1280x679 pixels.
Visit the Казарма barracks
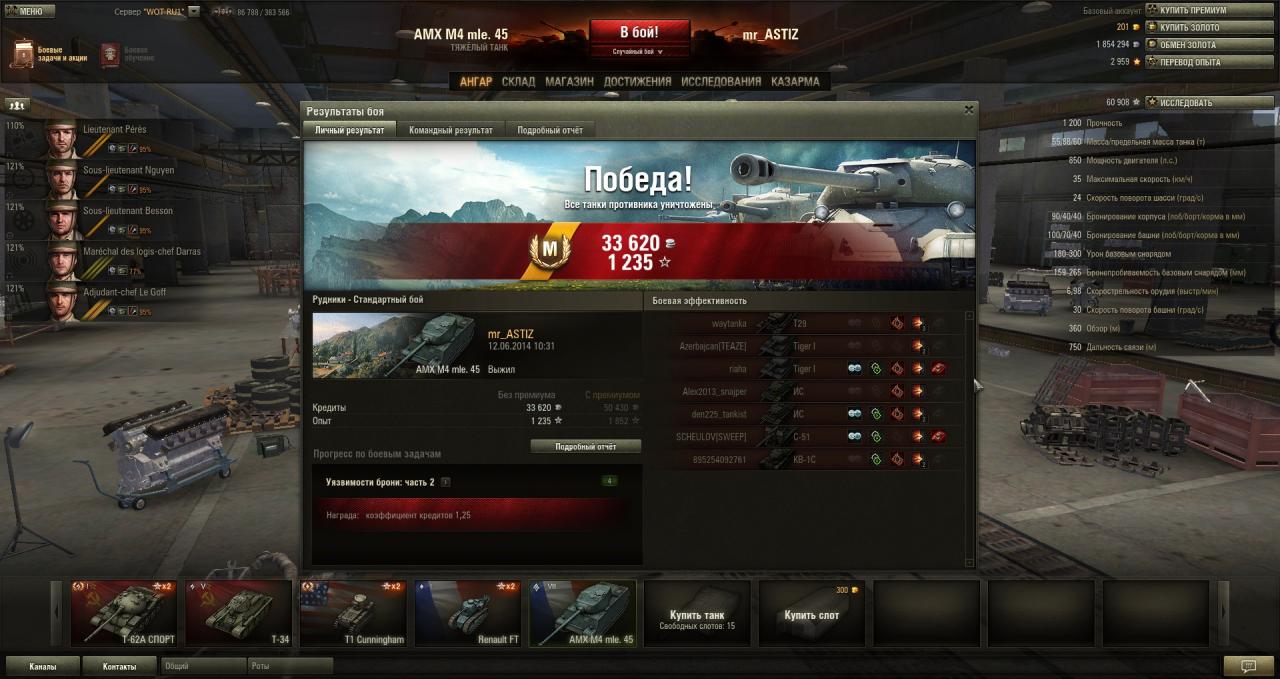click(795, 82)
